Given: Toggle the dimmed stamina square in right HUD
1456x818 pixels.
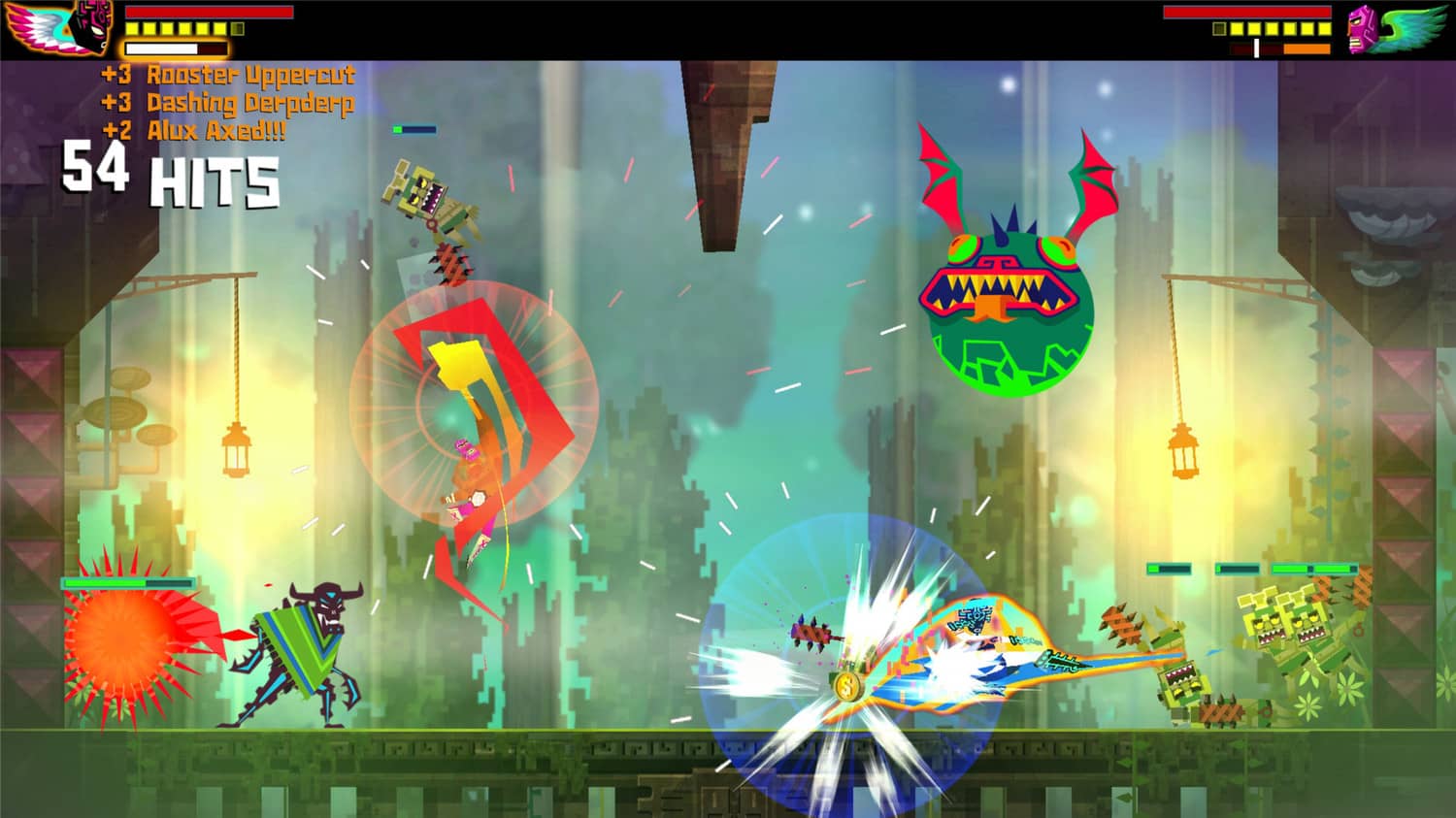Looking at the screenshot, I should pos(1221,30).
